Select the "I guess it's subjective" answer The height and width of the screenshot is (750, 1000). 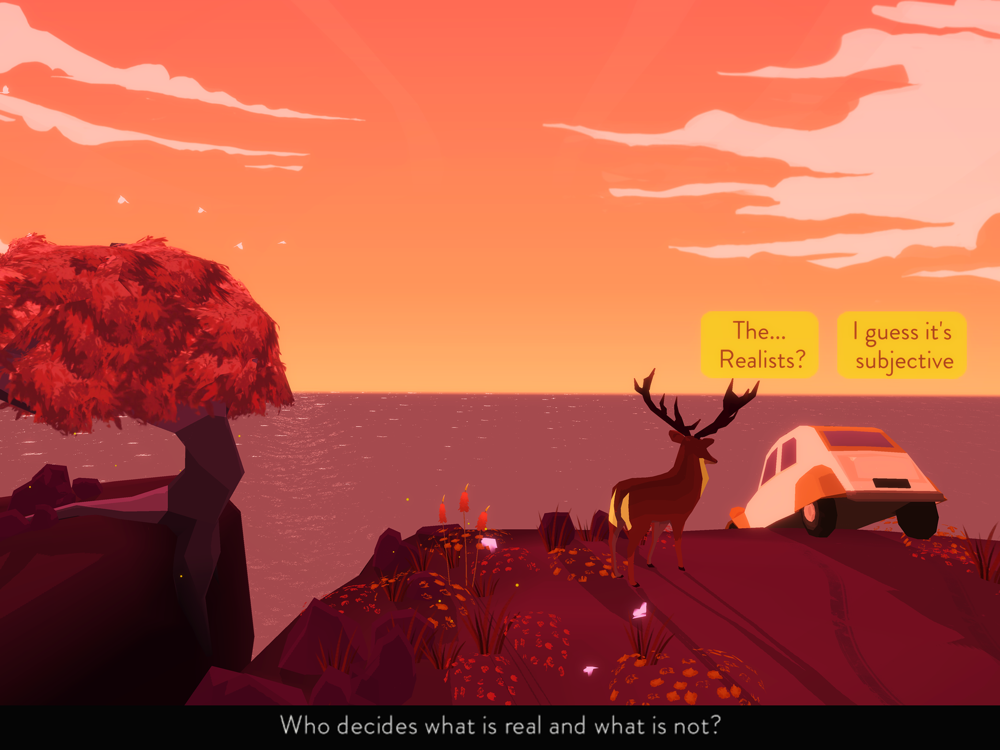point(902,345)
